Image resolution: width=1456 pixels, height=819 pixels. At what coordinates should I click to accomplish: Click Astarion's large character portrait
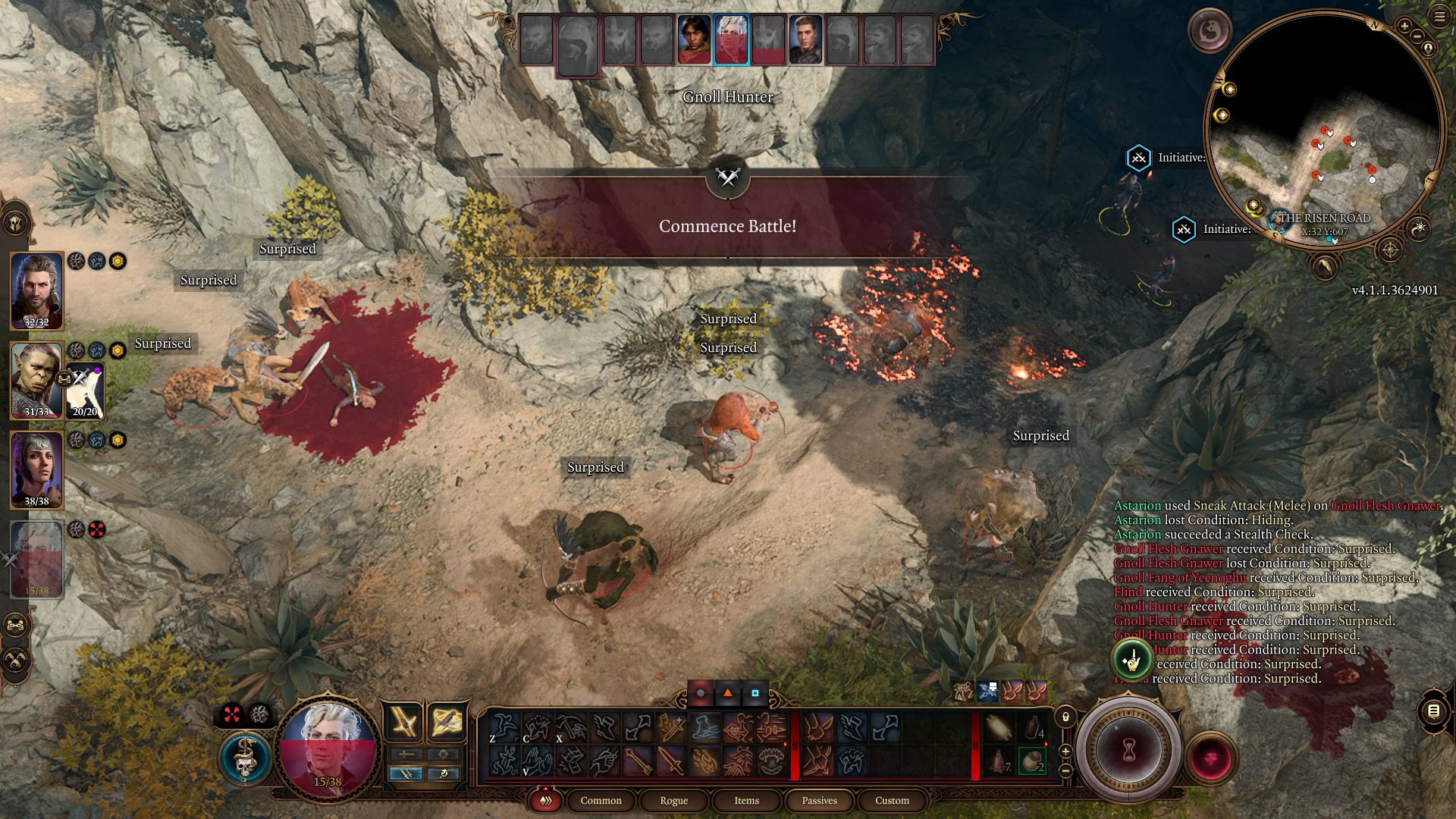[328, 748]
